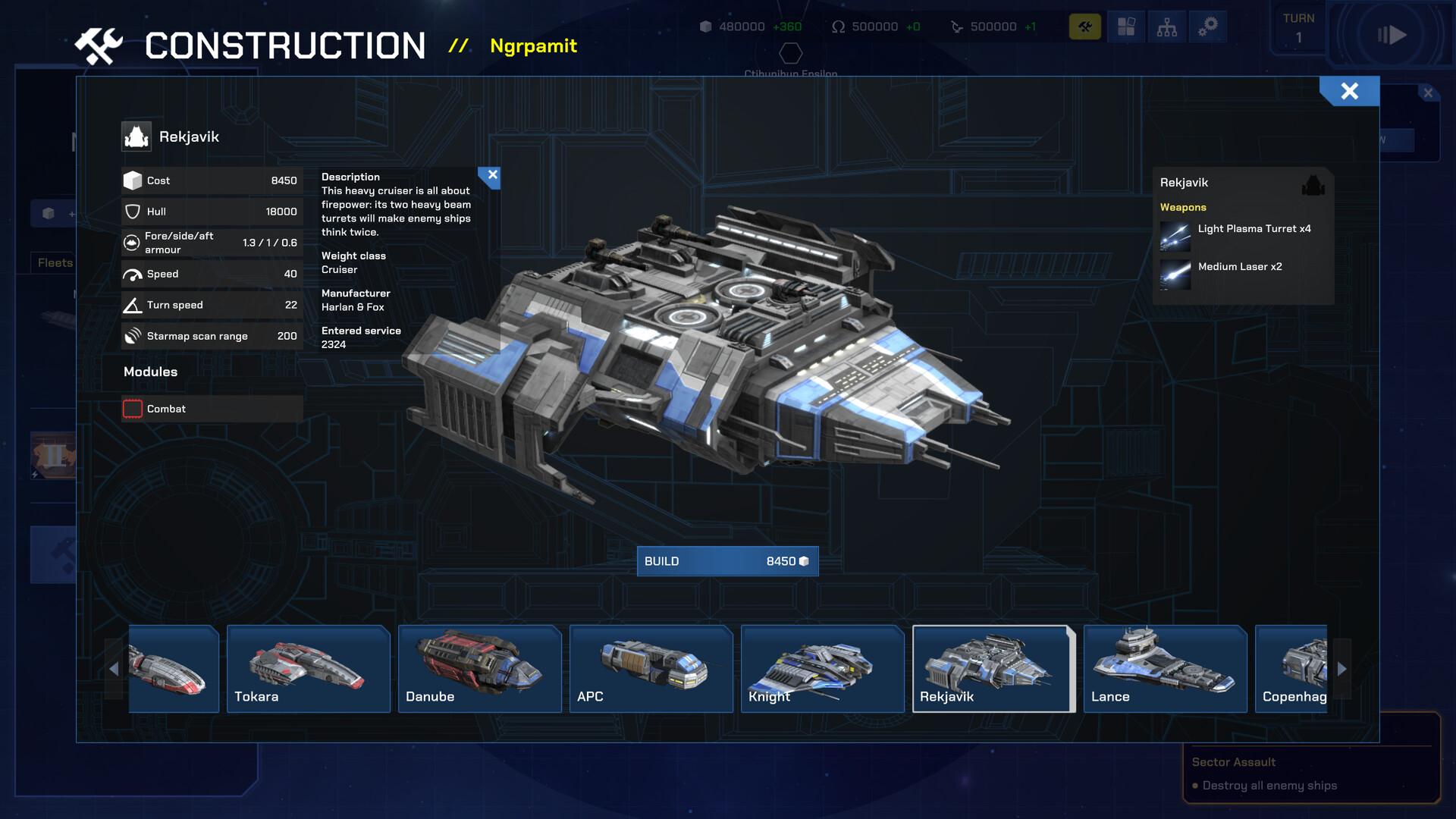Click the Rekjavik ship icon next to its name

click(137, 136)
